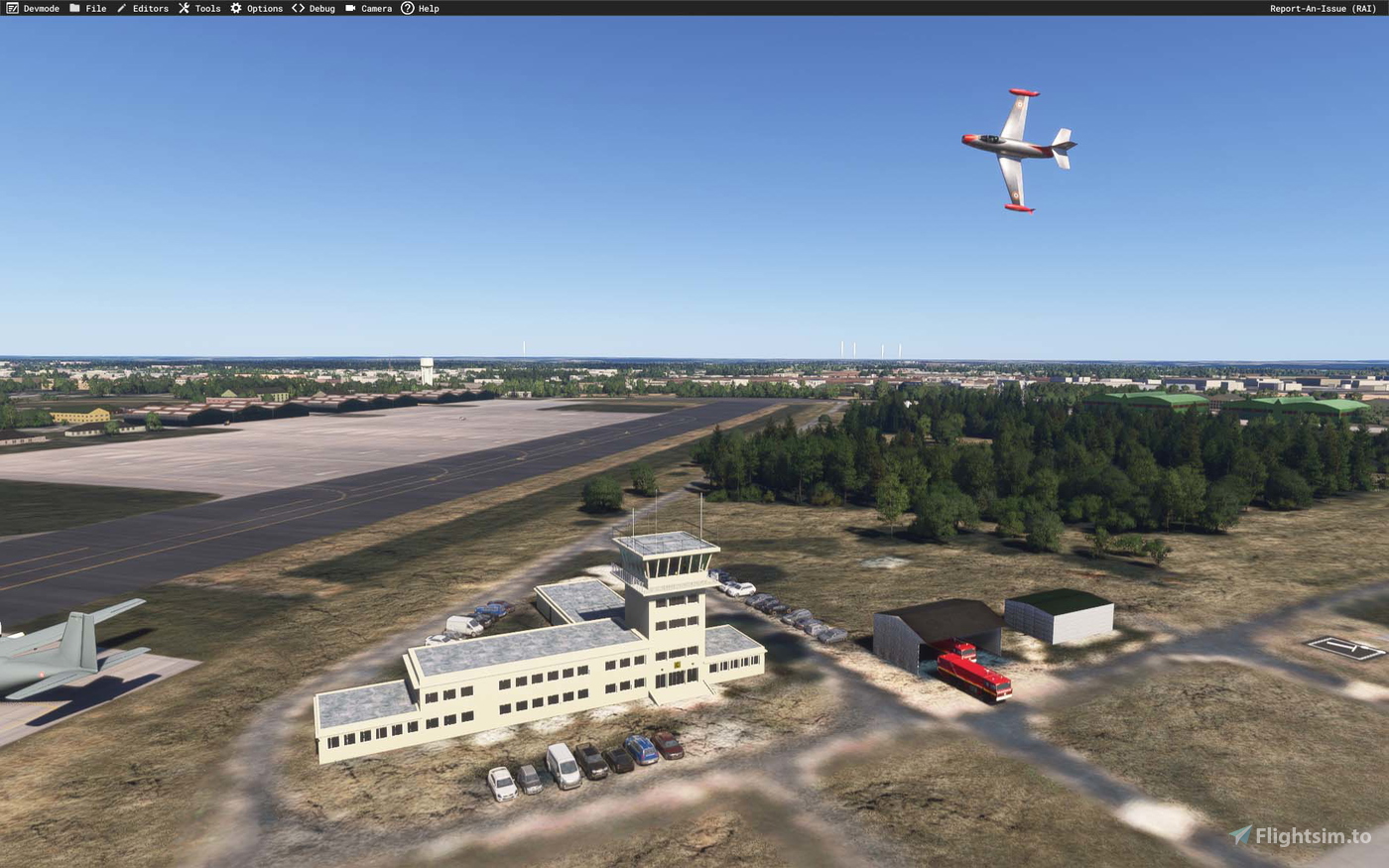This screenshot has height=868, width=1389.
Task: Select the Camera video icon
Action: pyautogui.click(x=349, y=8)
